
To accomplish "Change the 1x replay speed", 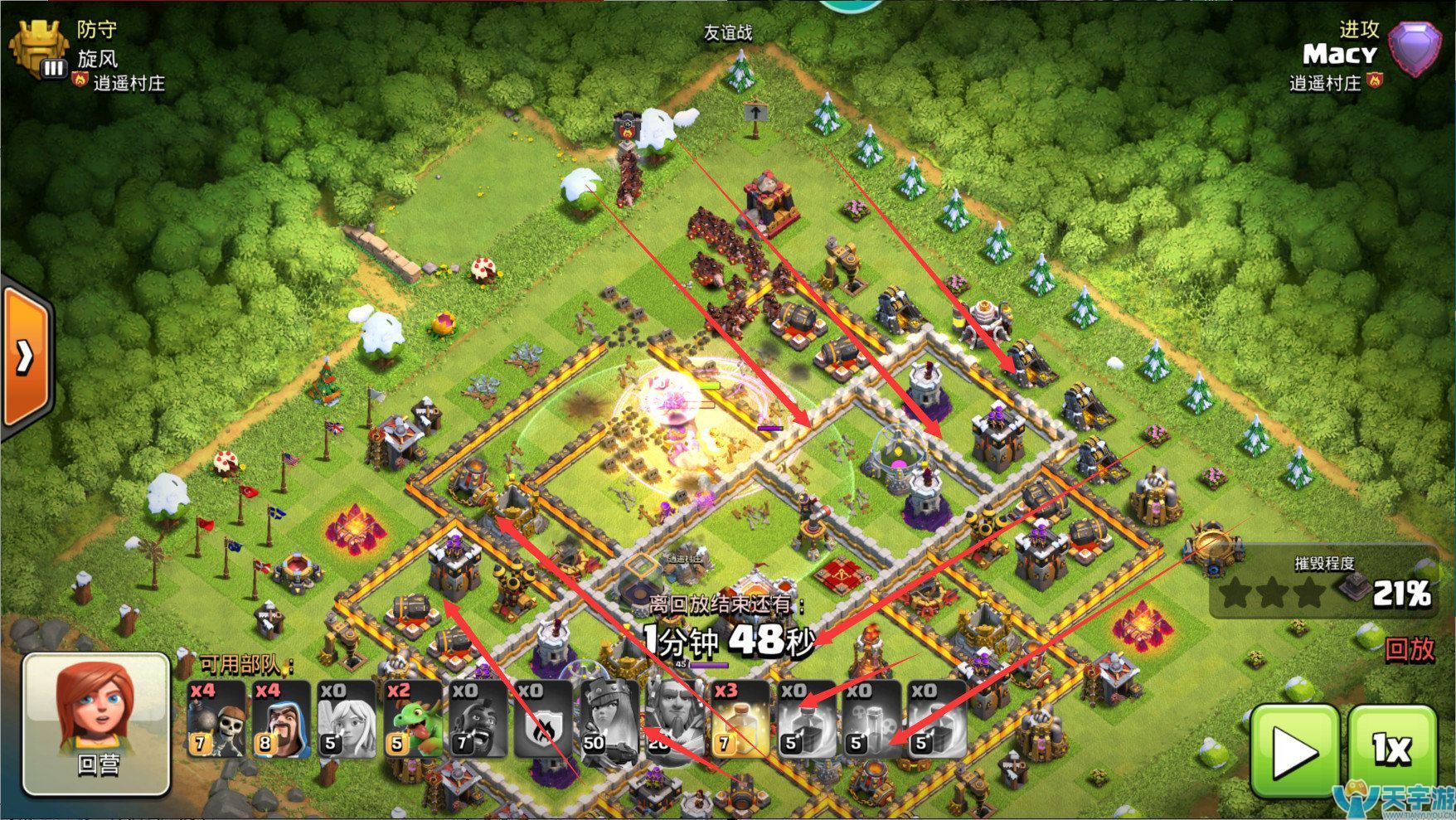I will click(x=1392, y=751).
